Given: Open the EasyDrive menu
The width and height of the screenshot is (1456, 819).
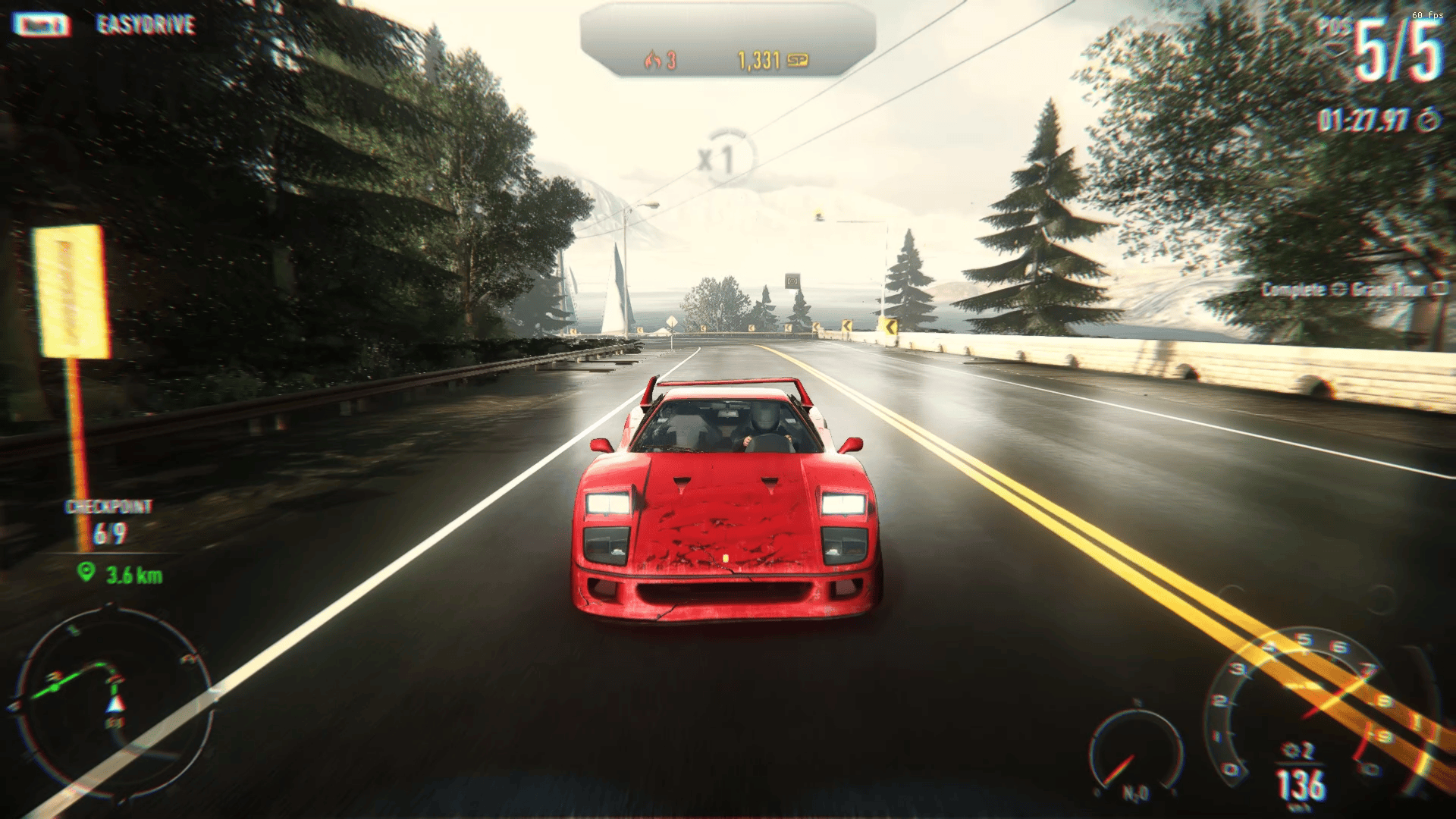Looking at the screenshot, I should point(144,25).
